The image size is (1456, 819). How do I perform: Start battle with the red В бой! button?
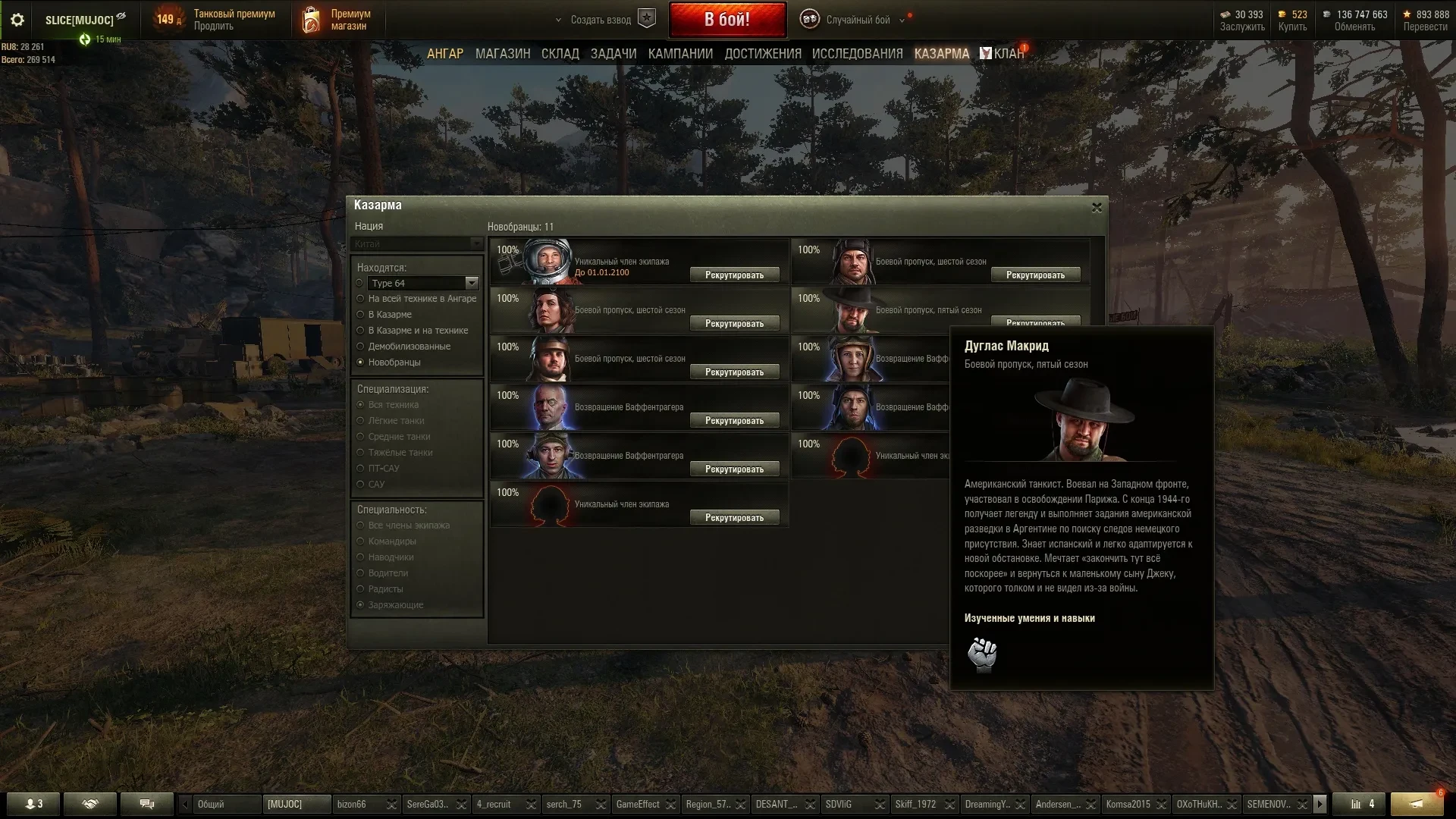[726, 20]
